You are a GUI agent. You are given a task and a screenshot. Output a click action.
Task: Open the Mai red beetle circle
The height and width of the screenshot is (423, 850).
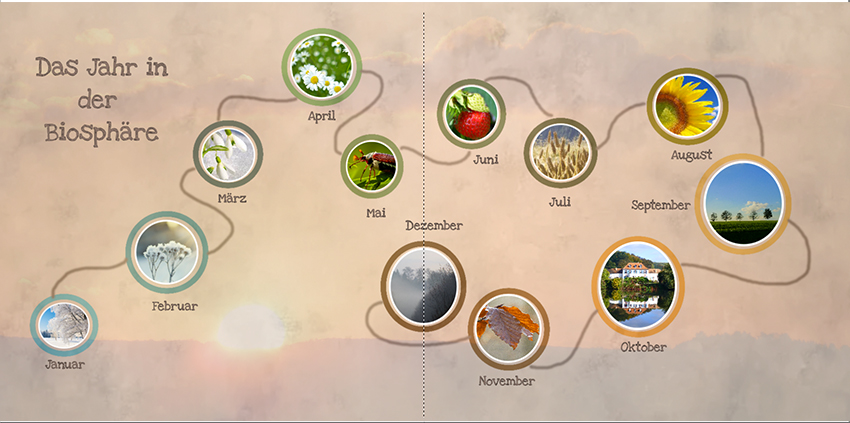(372, 166)
